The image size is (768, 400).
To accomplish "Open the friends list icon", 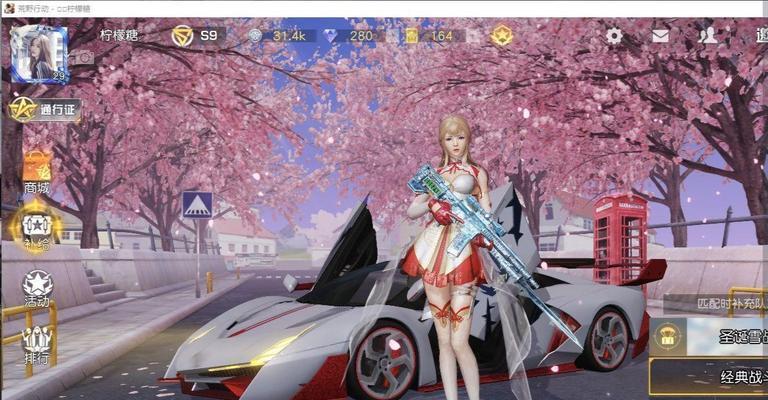I will (708, 36).
